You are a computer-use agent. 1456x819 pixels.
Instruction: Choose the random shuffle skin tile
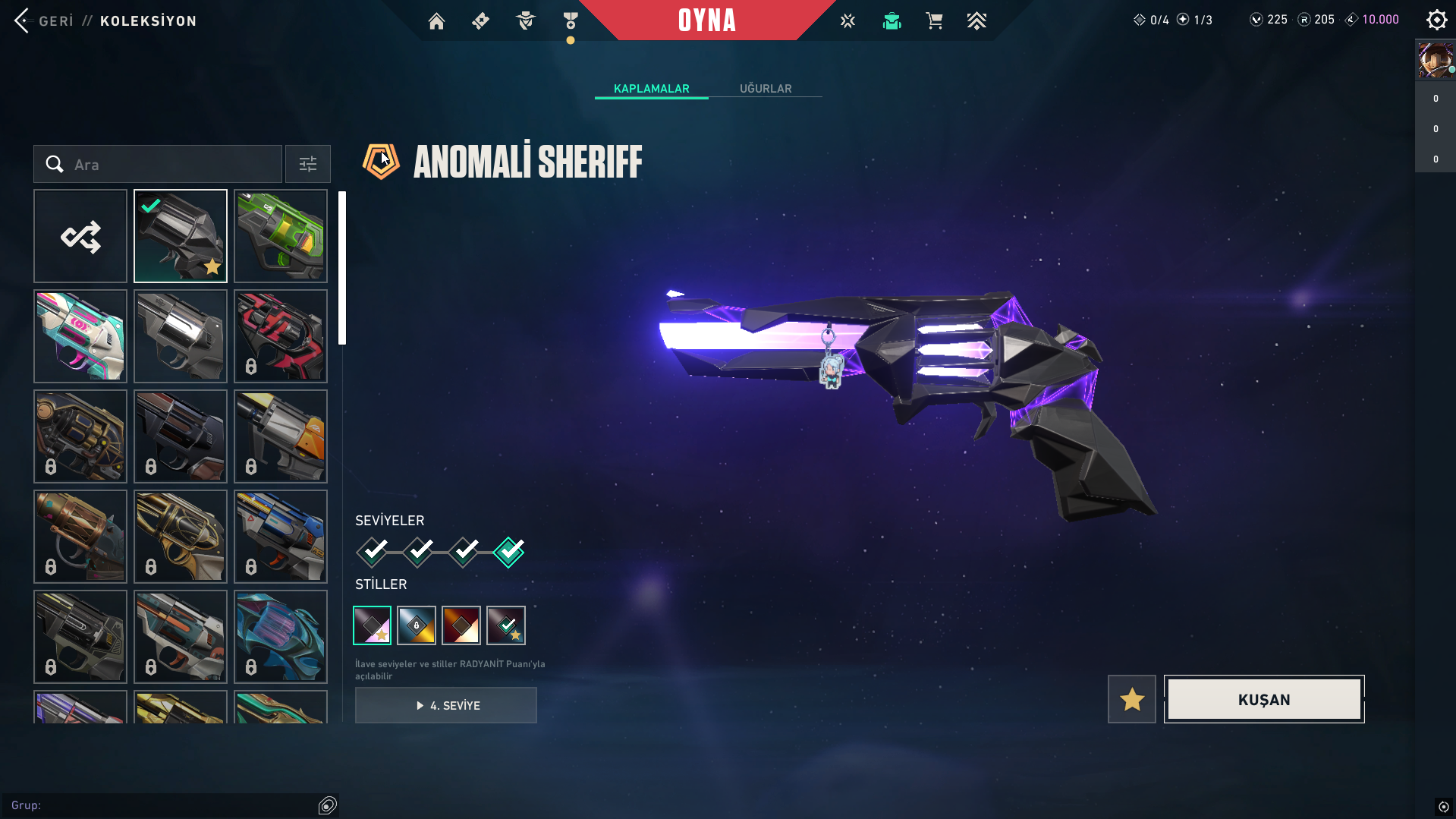(x=80, y=237)
